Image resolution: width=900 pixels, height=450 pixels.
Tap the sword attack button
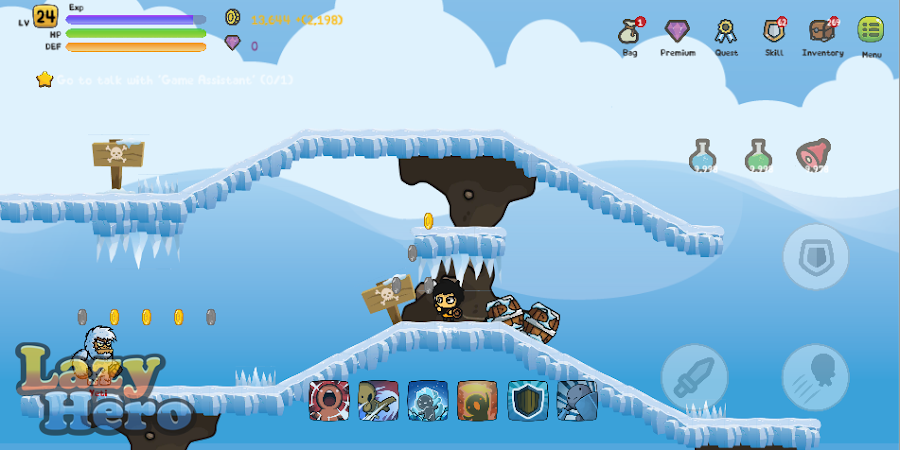tap(694, 377)
